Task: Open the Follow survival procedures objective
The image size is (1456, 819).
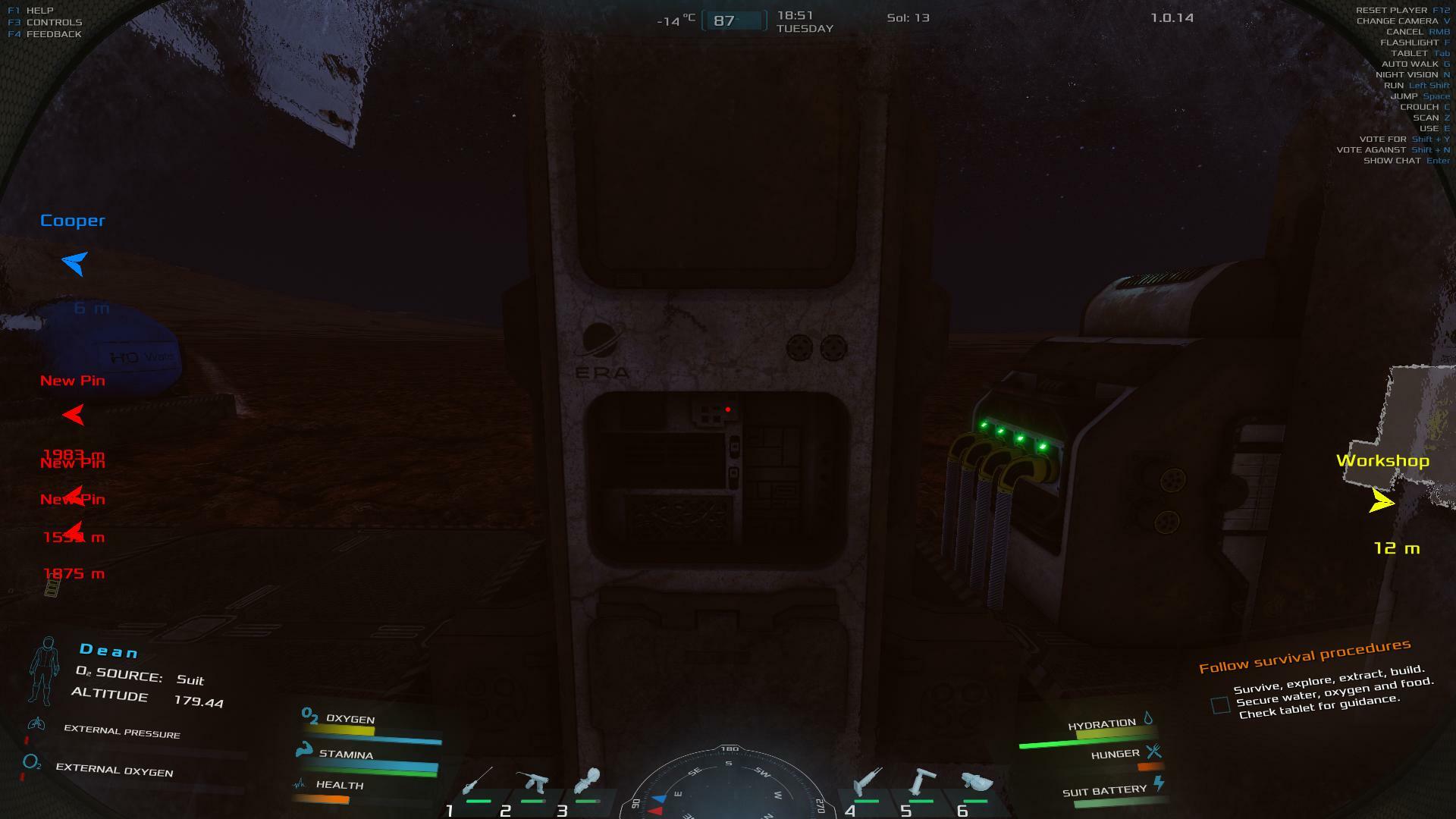Action: point(1304,656)
